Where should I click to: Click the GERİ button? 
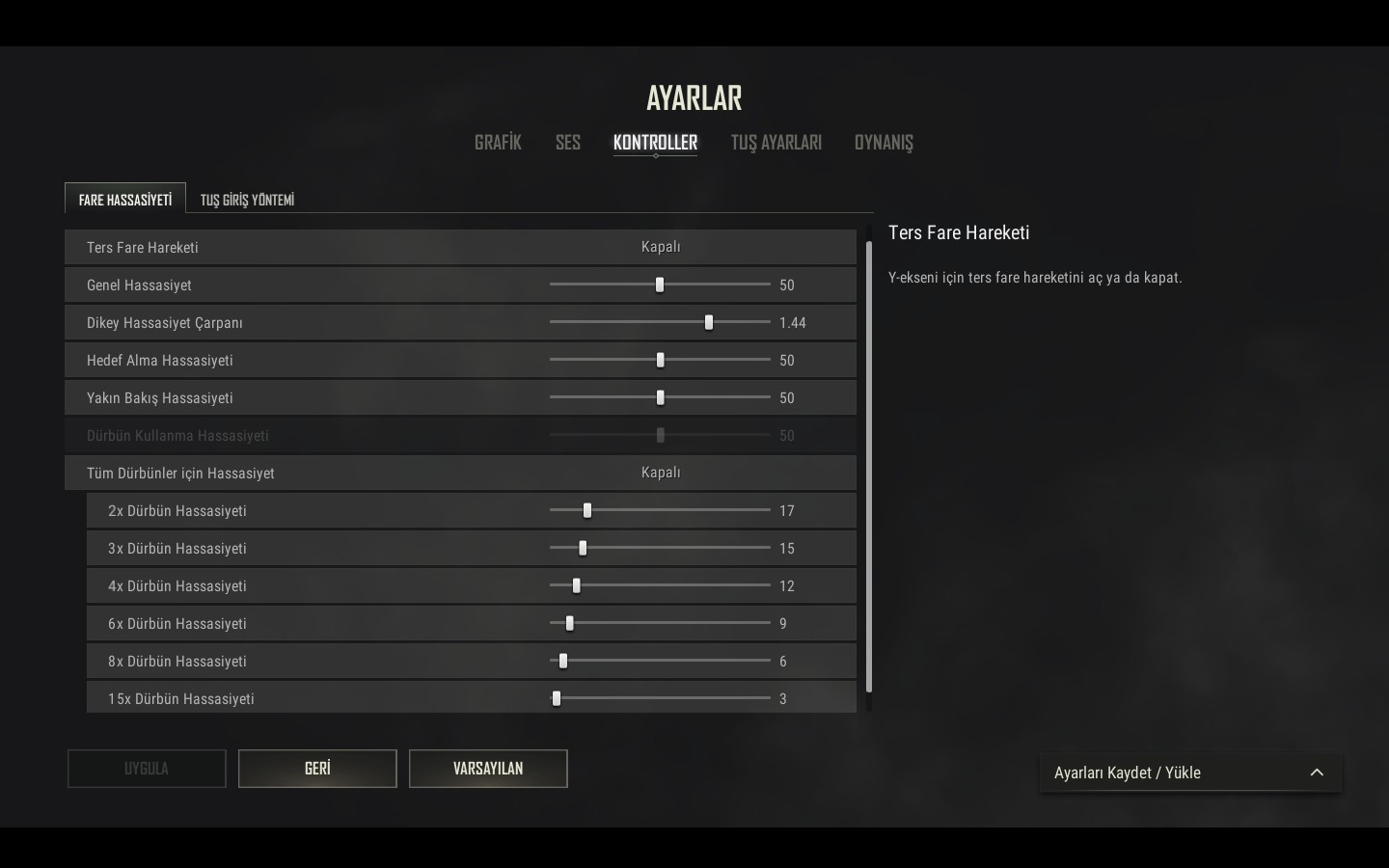tap(317, 769)
